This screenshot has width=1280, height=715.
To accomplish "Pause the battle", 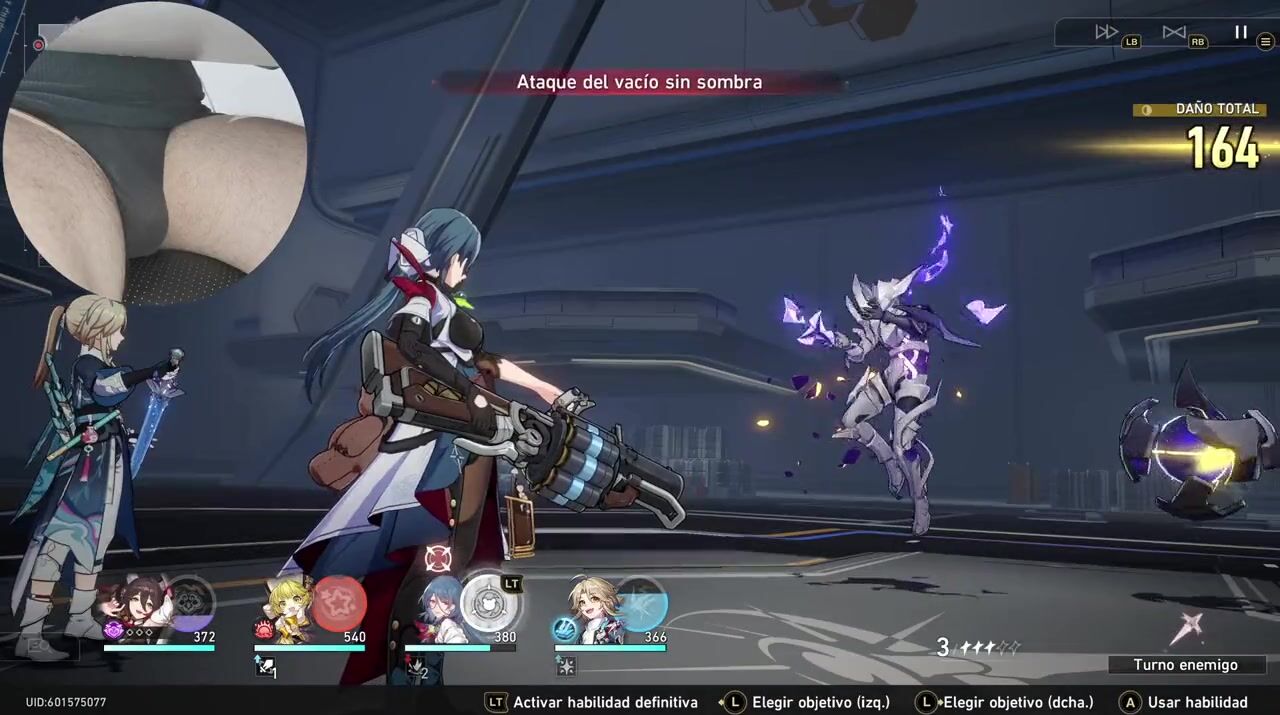I will [1241, 32].
